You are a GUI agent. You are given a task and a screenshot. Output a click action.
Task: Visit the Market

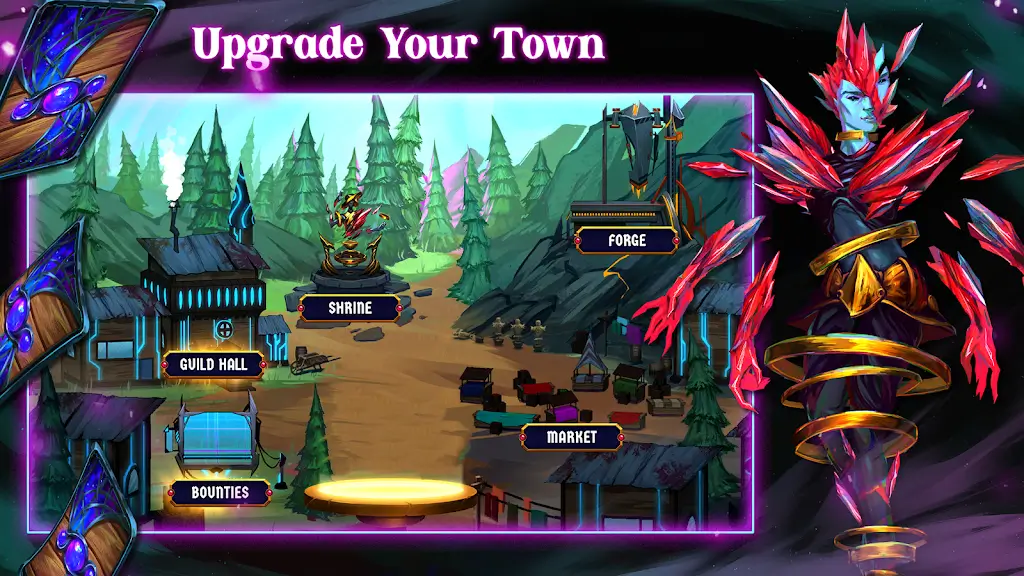572,437
